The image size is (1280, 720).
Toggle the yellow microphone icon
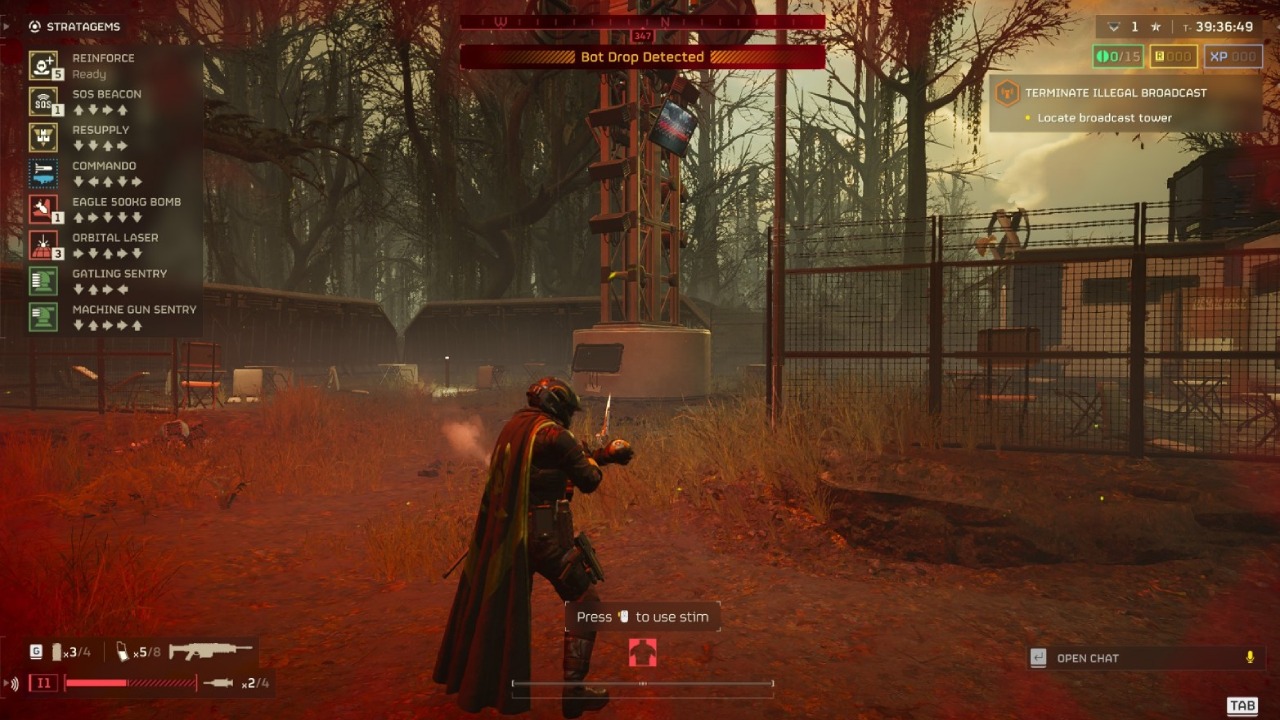point(1249,657)
